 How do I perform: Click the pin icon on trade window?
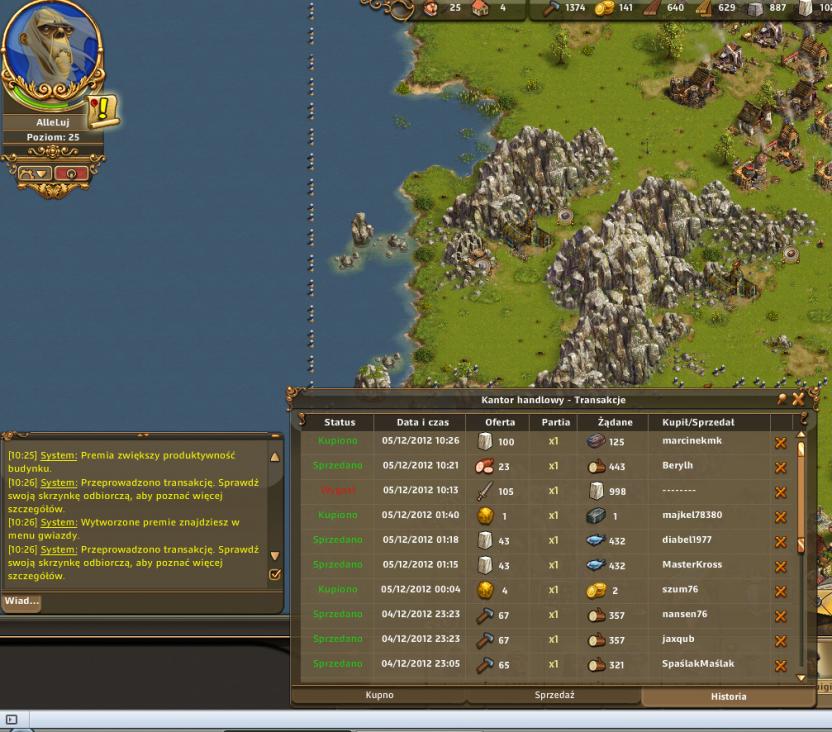(782, 399)
